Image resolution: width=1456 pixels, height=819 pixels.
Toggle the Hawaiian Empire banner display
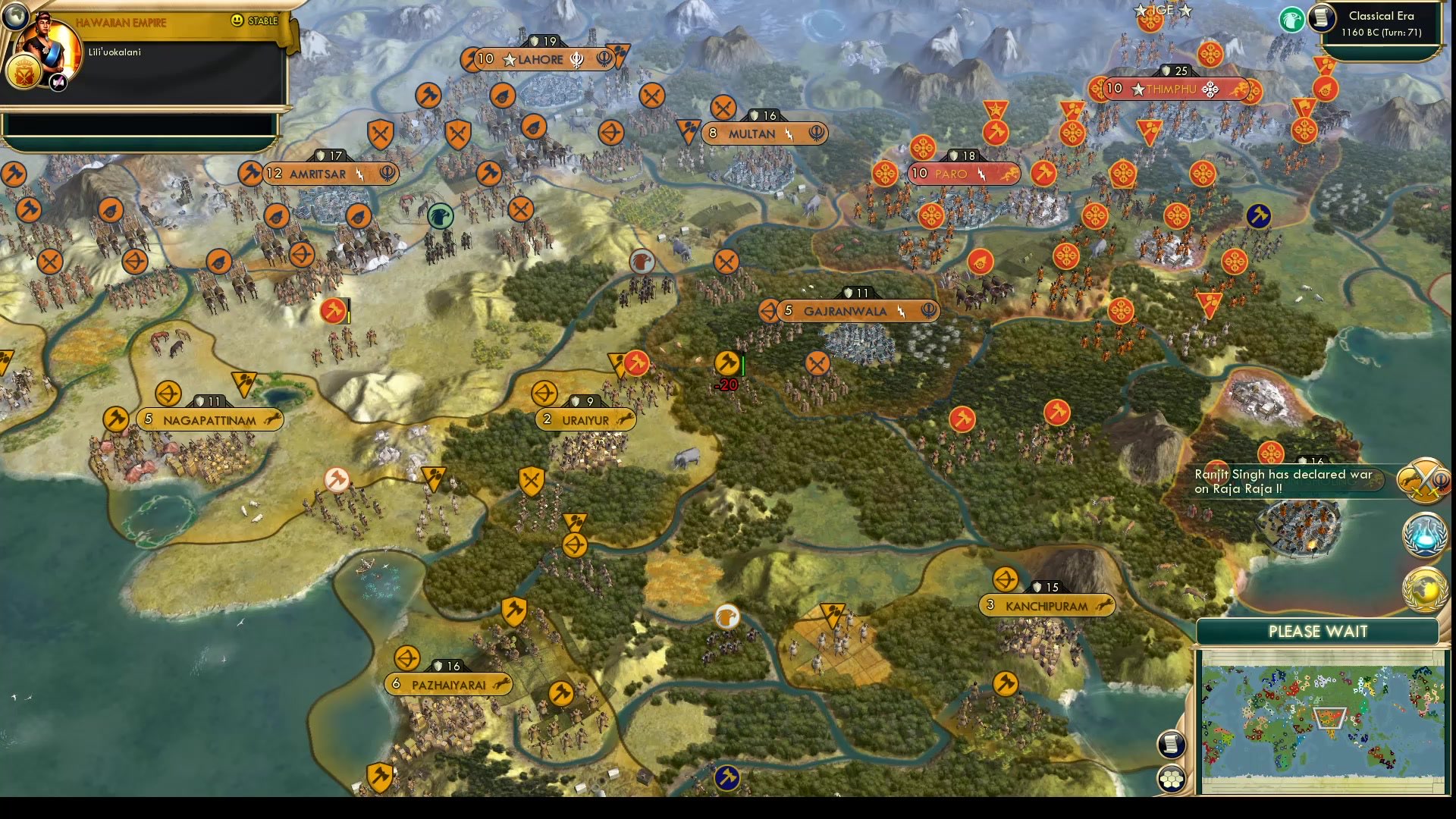121,22
